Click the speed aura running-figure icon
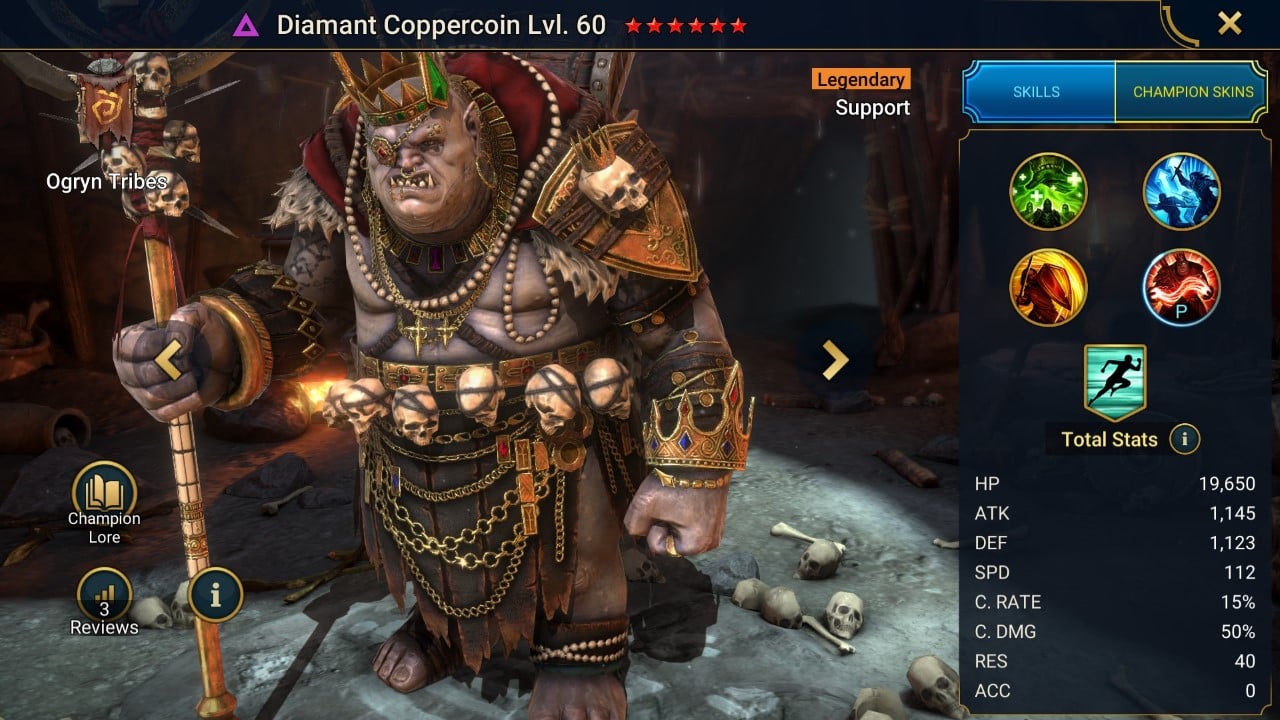 (1115, 382)
